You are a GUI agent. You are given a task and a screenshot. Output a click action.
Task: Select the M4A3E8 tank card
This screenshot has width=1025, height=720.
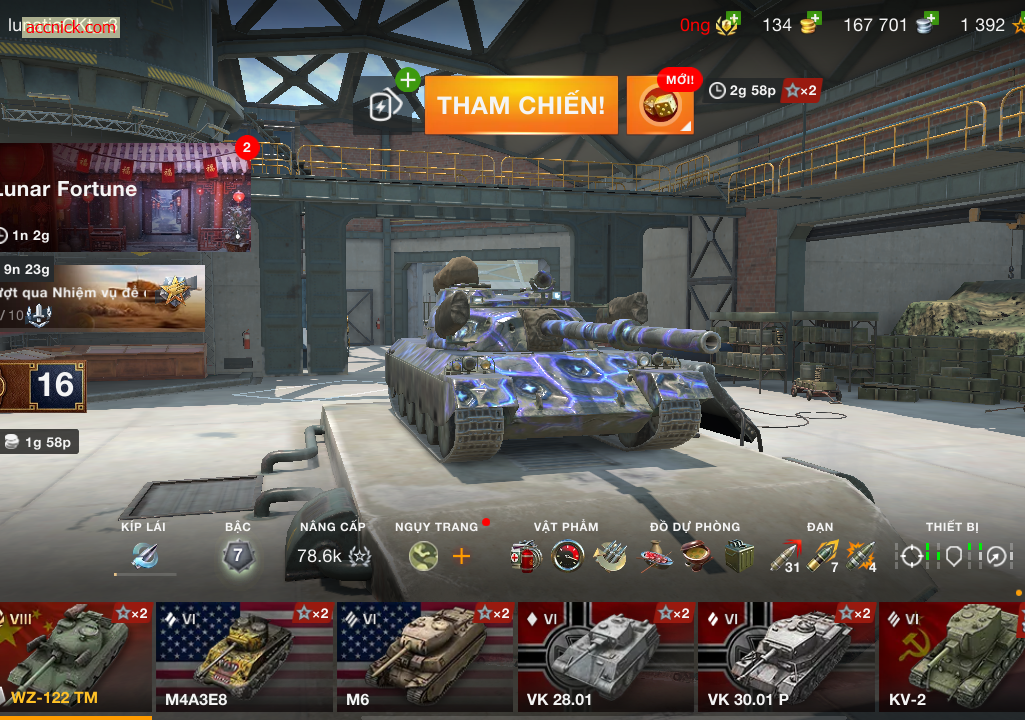pos(243,656)
